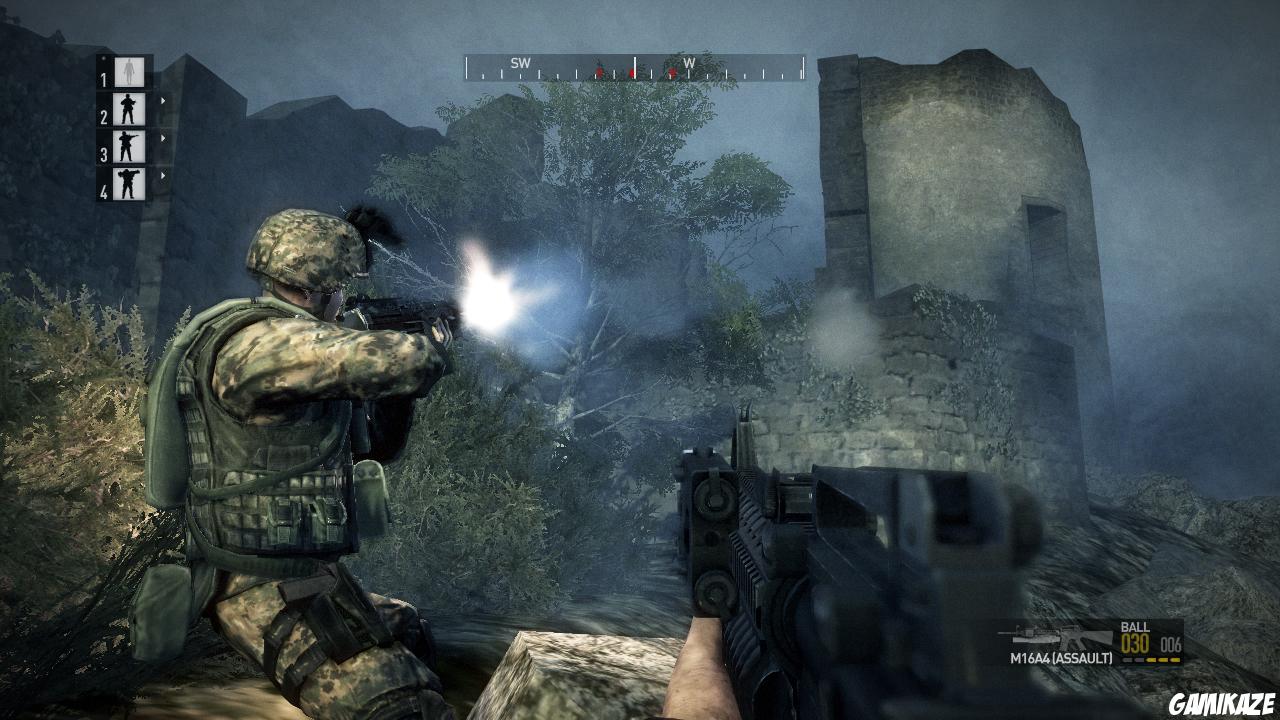Select squad member 1 silhouette icon
The image size is (1280, 720).
point(127,70)
